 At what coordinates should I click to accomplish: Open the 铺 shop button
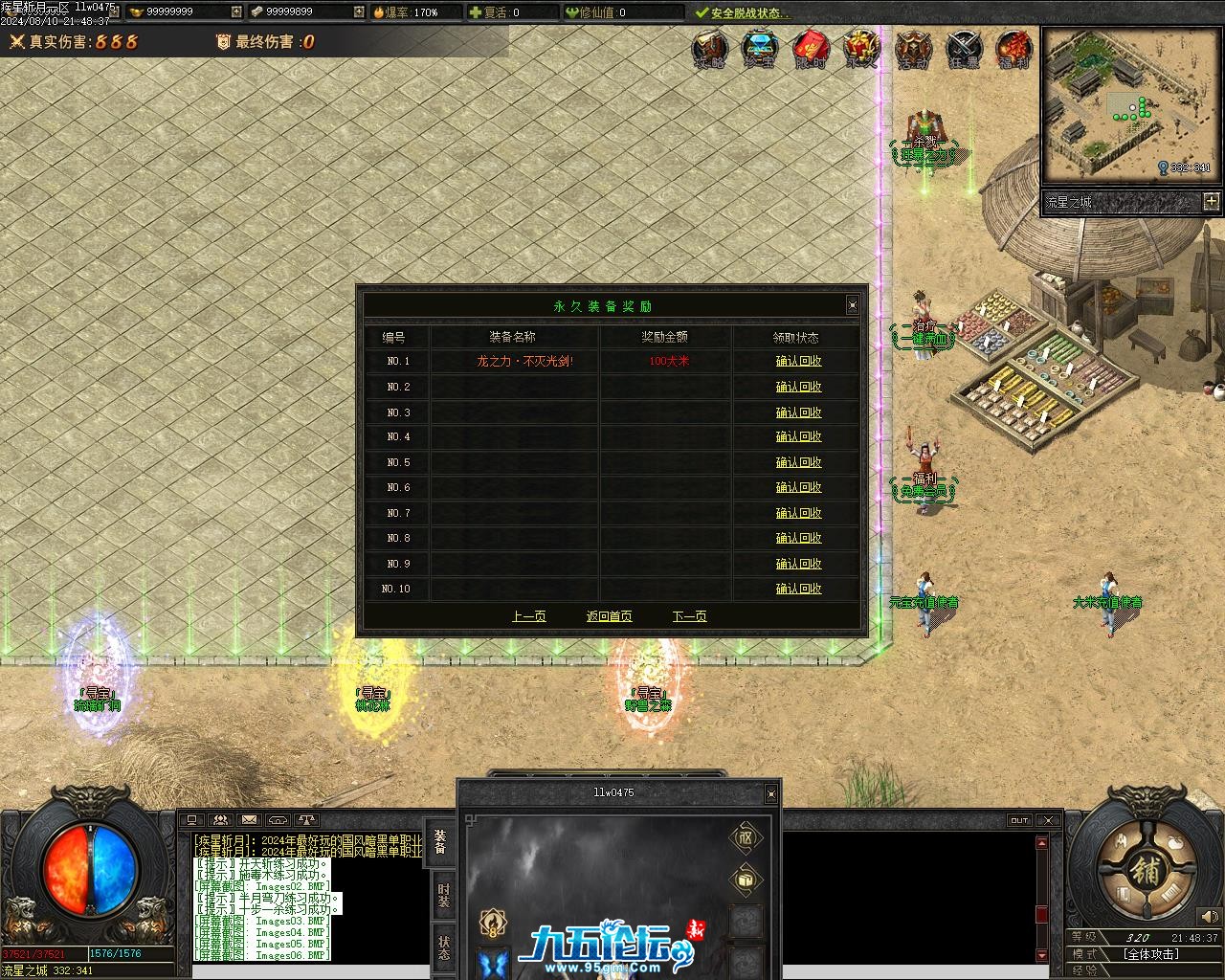(x=1145, y=871)
